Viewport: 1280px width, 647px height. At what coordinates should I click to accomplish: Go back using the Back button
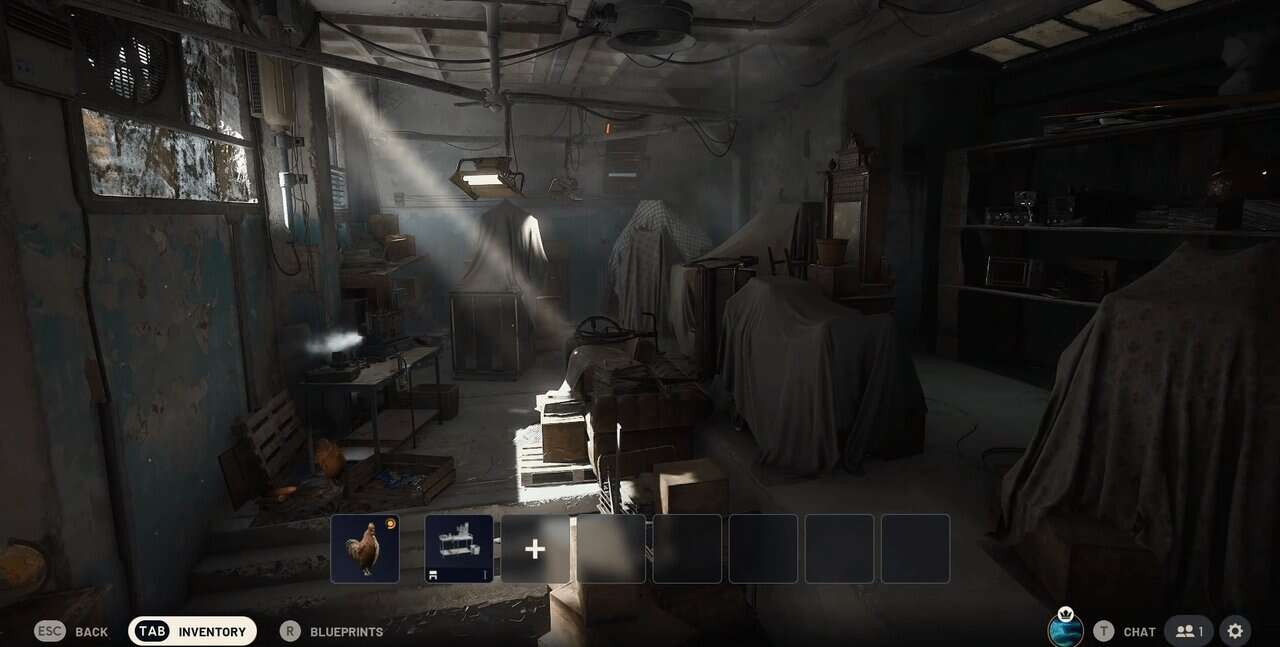72,631
